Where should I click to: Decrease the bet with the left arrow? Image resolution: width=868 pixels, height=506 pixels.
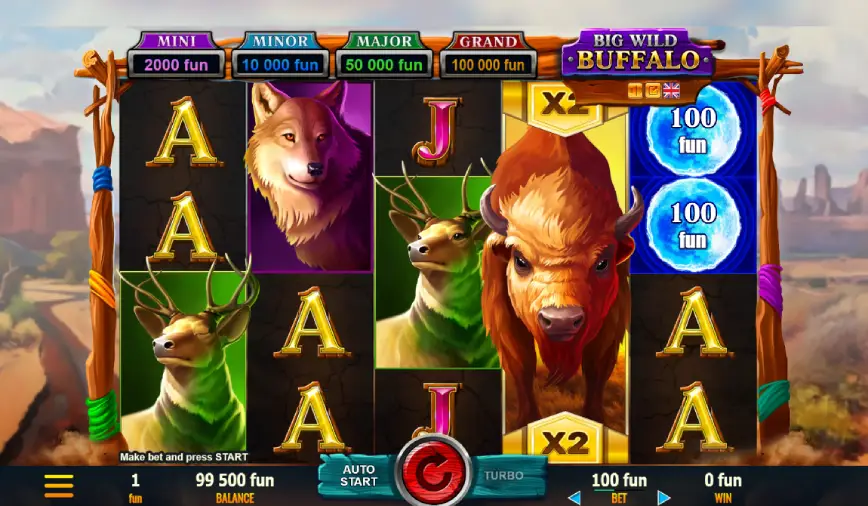[574, 497]
